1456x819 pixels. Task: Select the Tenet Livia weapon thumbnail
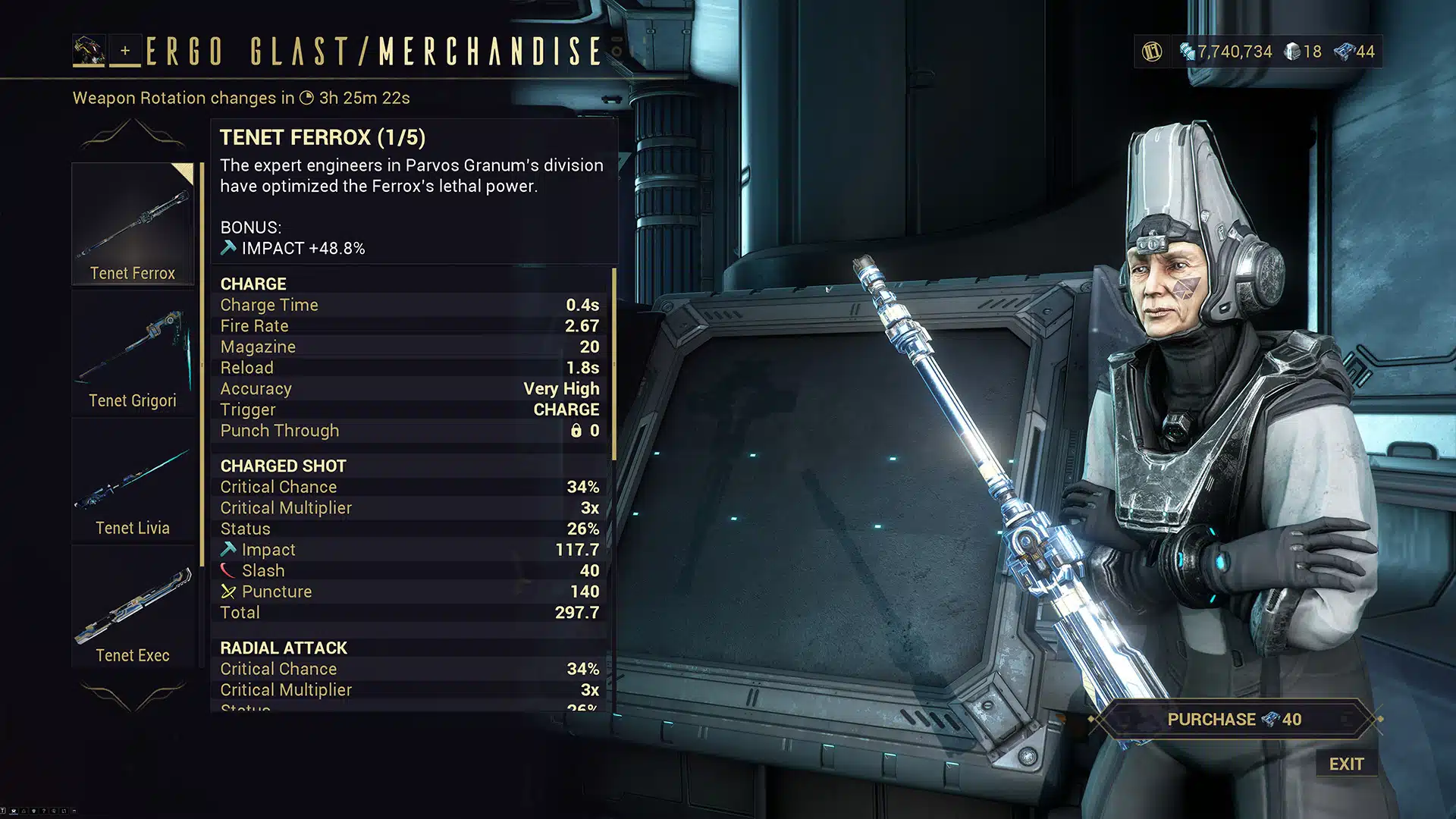133,478
